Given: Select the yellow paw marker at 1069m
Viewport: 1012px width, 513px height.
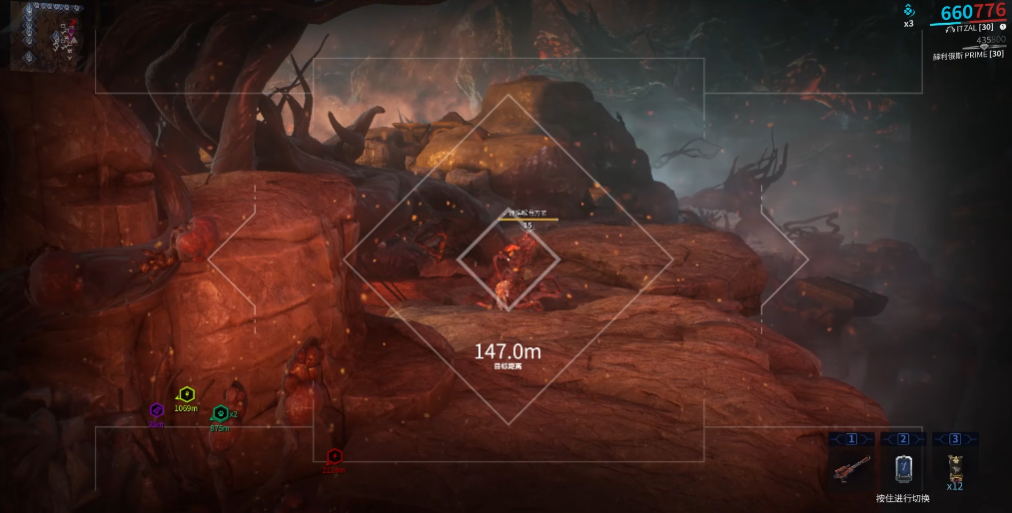Looking at the screenshot, I should 186,395.
